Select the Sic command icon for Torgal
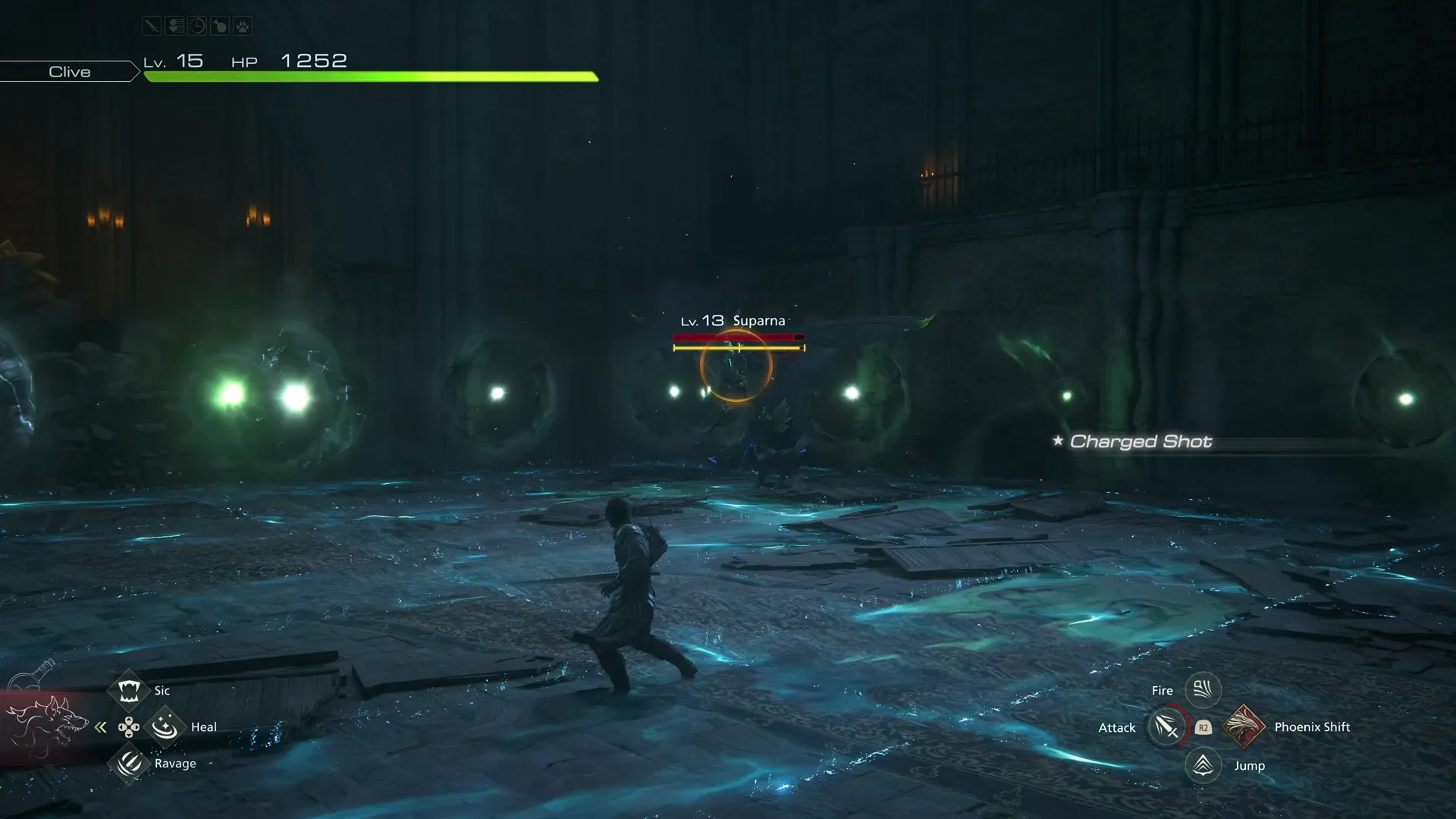The width and height of the screenshot is (1456, 819). [129, 690]
